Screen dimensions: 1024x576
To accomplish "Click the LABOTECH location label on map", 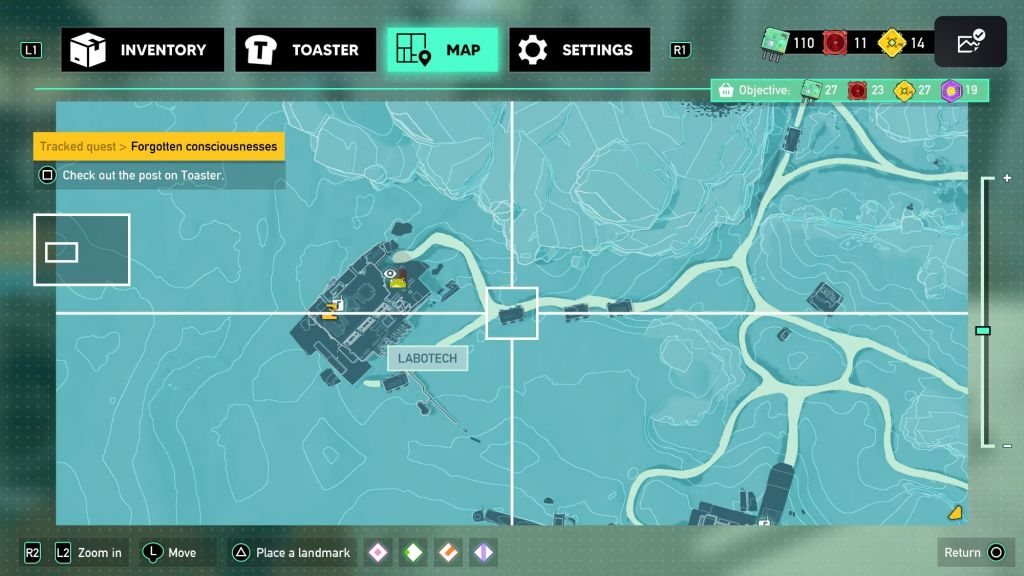I will click(x=427, y=359).
